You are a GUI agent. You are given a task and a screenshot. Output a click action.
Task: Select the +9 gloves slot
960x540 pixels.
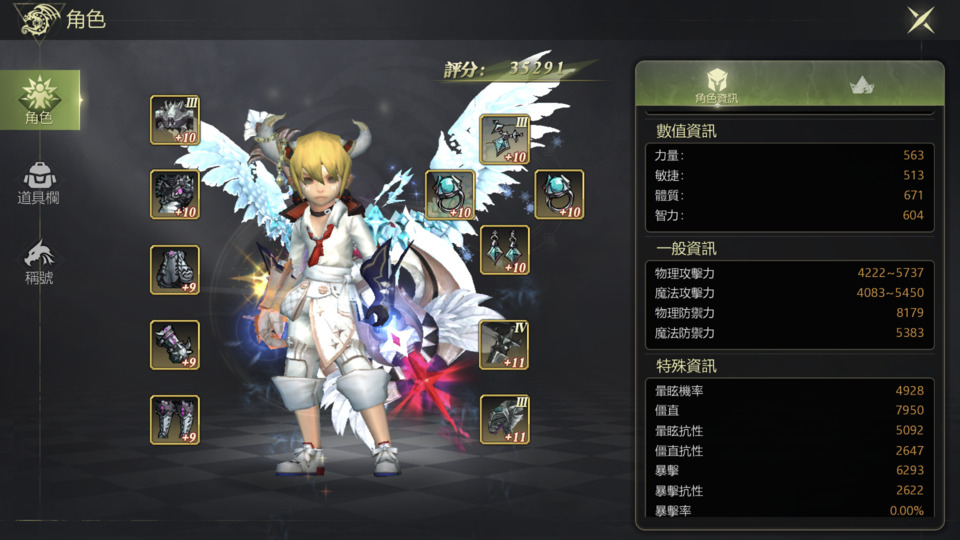pos(175,345)
